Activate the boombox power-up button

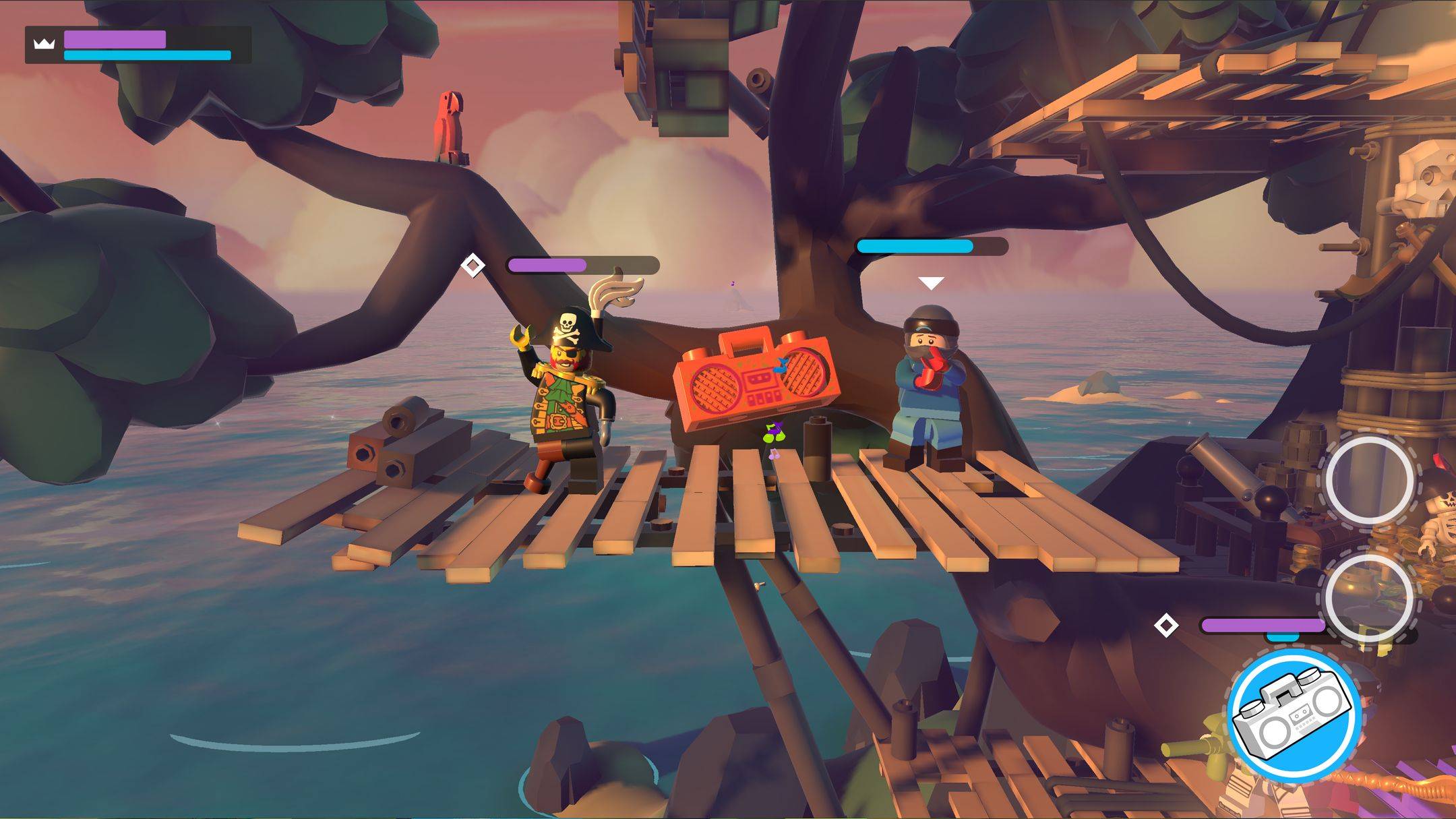[x=1292, y=717]
